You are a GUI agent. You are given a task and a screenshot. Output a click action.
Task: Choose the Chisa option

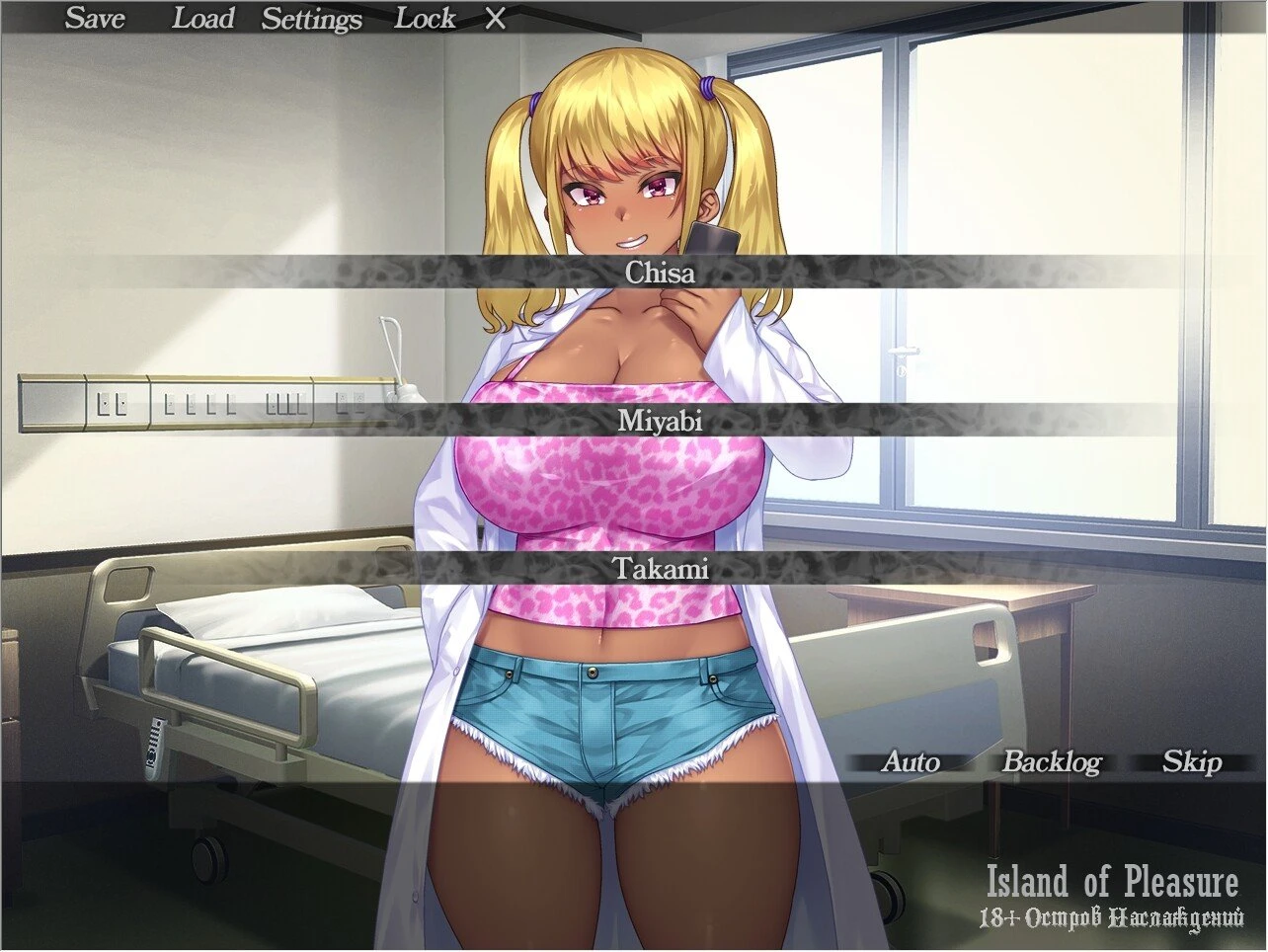660,273
